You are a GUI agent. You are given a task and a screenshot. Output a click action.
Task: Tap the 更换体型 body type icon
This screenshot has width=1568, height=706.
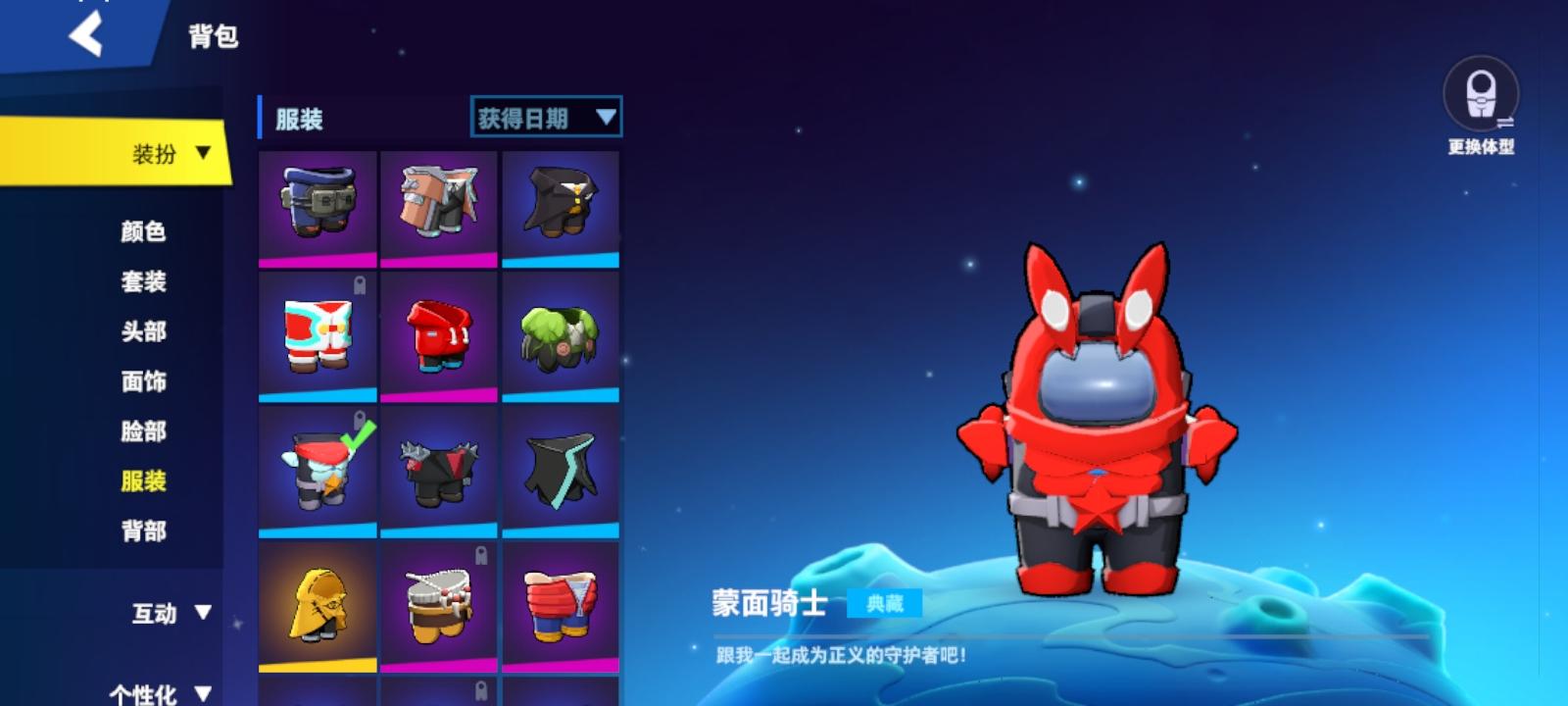[x=1483, y=98]
